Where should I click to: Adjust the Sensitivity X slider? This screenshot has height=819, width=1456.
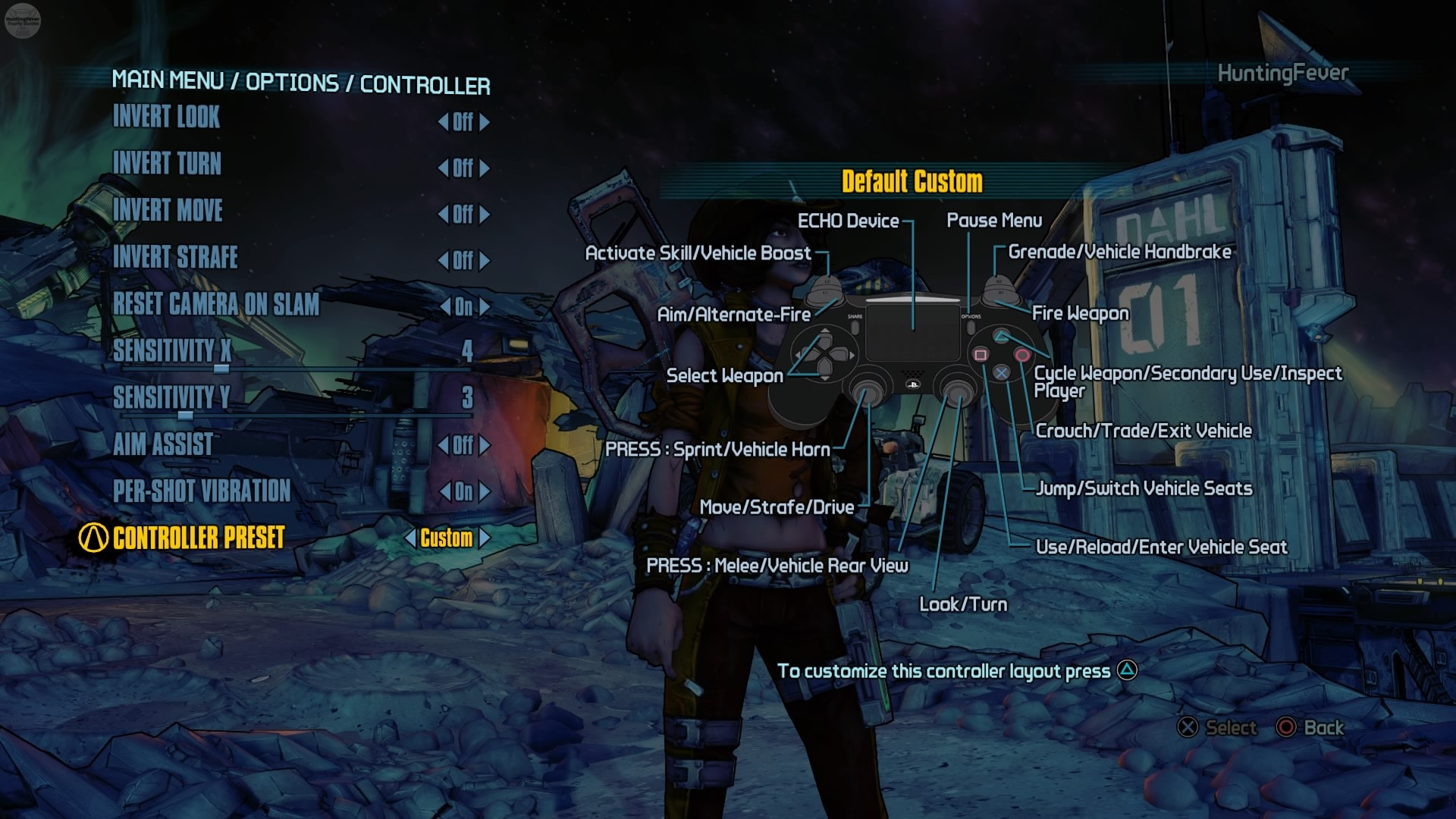coord(221,369)
